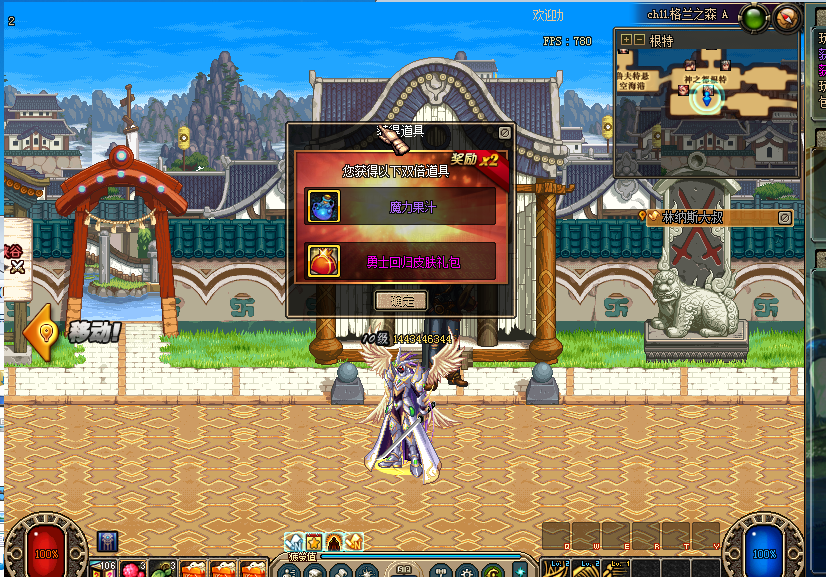Click the green orb button beside the channel name

[755, 16]
